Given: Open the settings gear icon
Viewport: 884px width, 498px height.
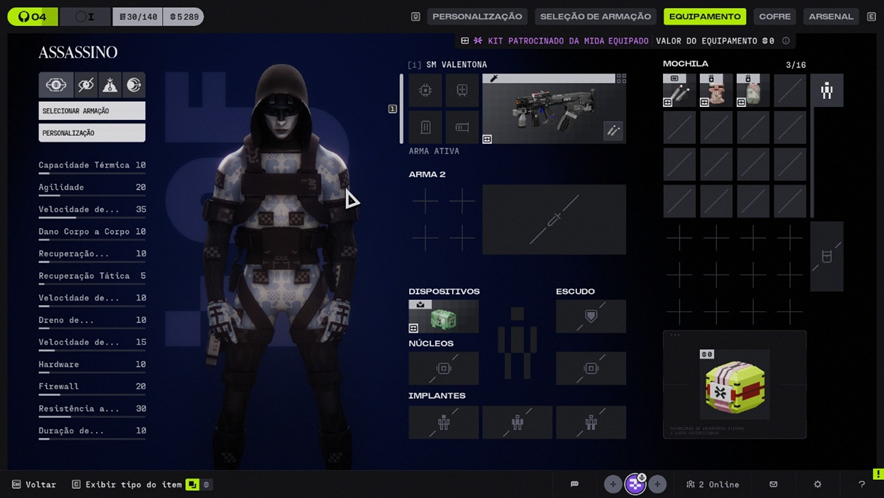Looking at the screenshot, I should pos(817,485).
